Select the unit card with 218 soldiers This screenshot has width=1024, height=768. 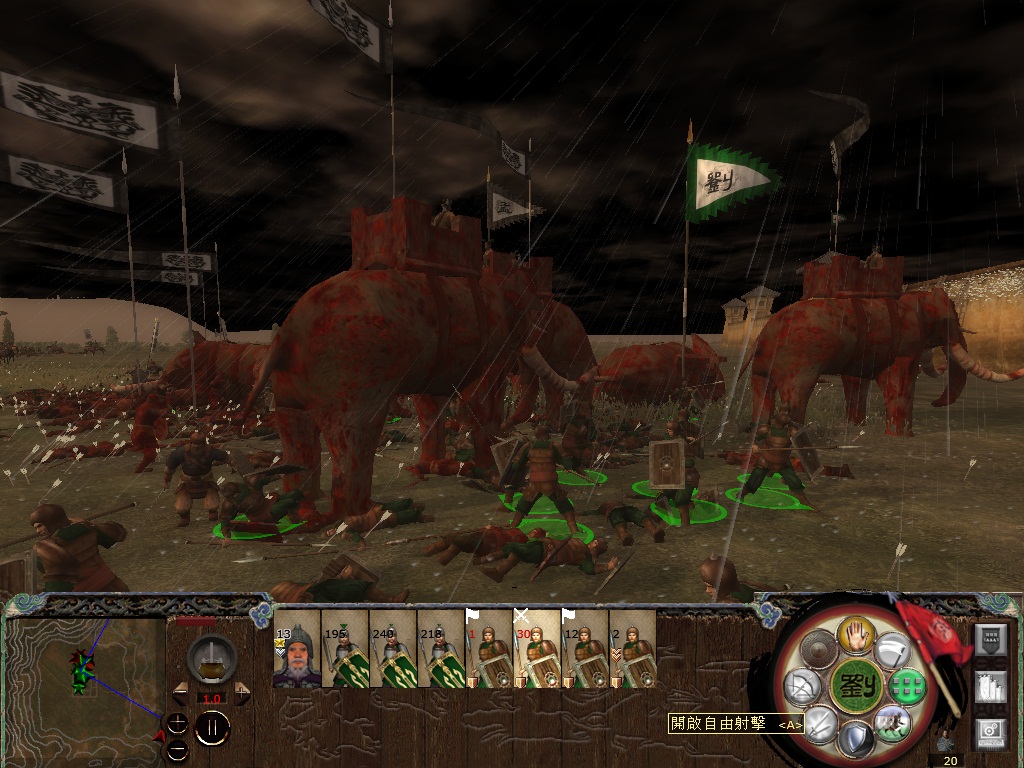coord(441,649)
